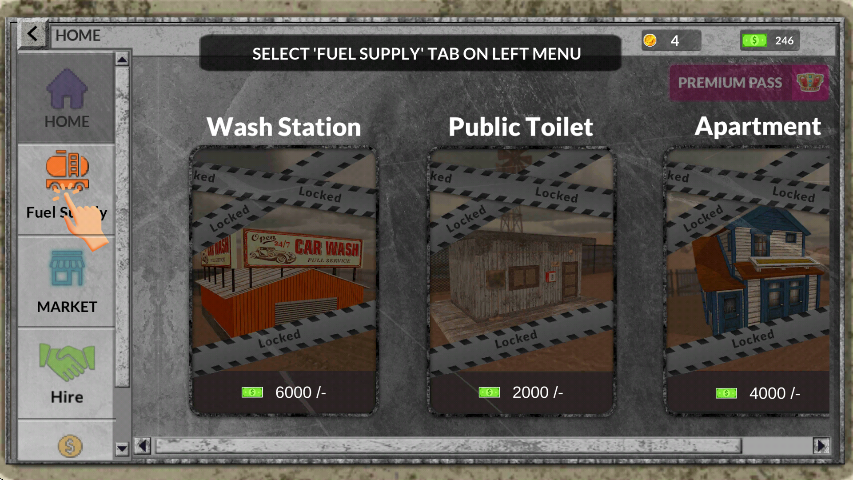Click the horizontal scrollbar's left arrow
853x480 pixels.
pyautogui.click(x=142, y=446)
